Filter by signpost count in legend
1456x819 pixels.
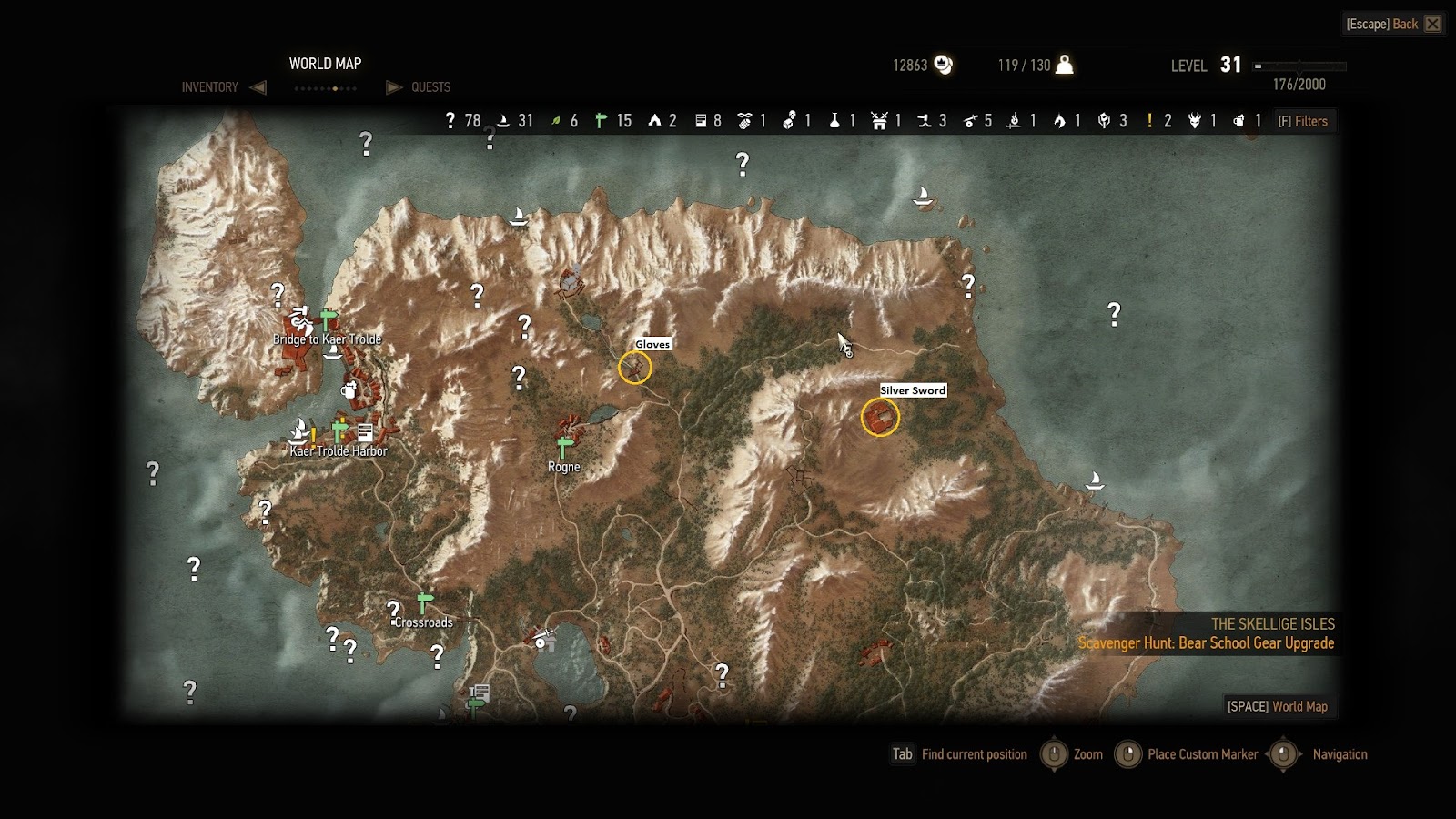coord(611,121)
